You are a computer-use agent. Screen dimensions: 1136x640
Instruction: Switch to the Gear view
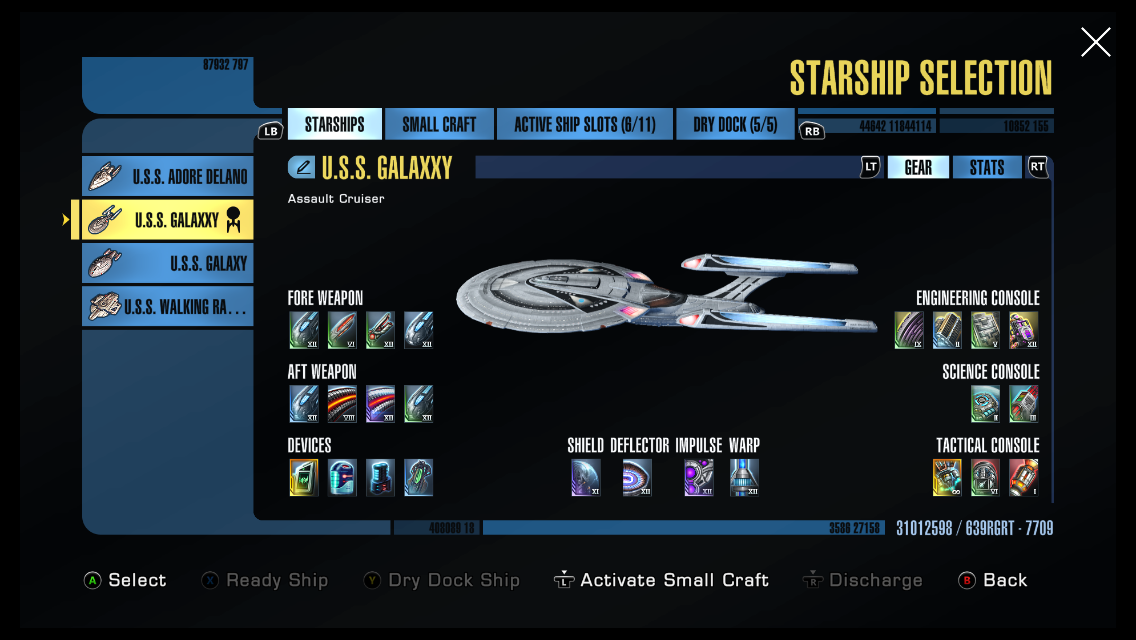[918, 167]
